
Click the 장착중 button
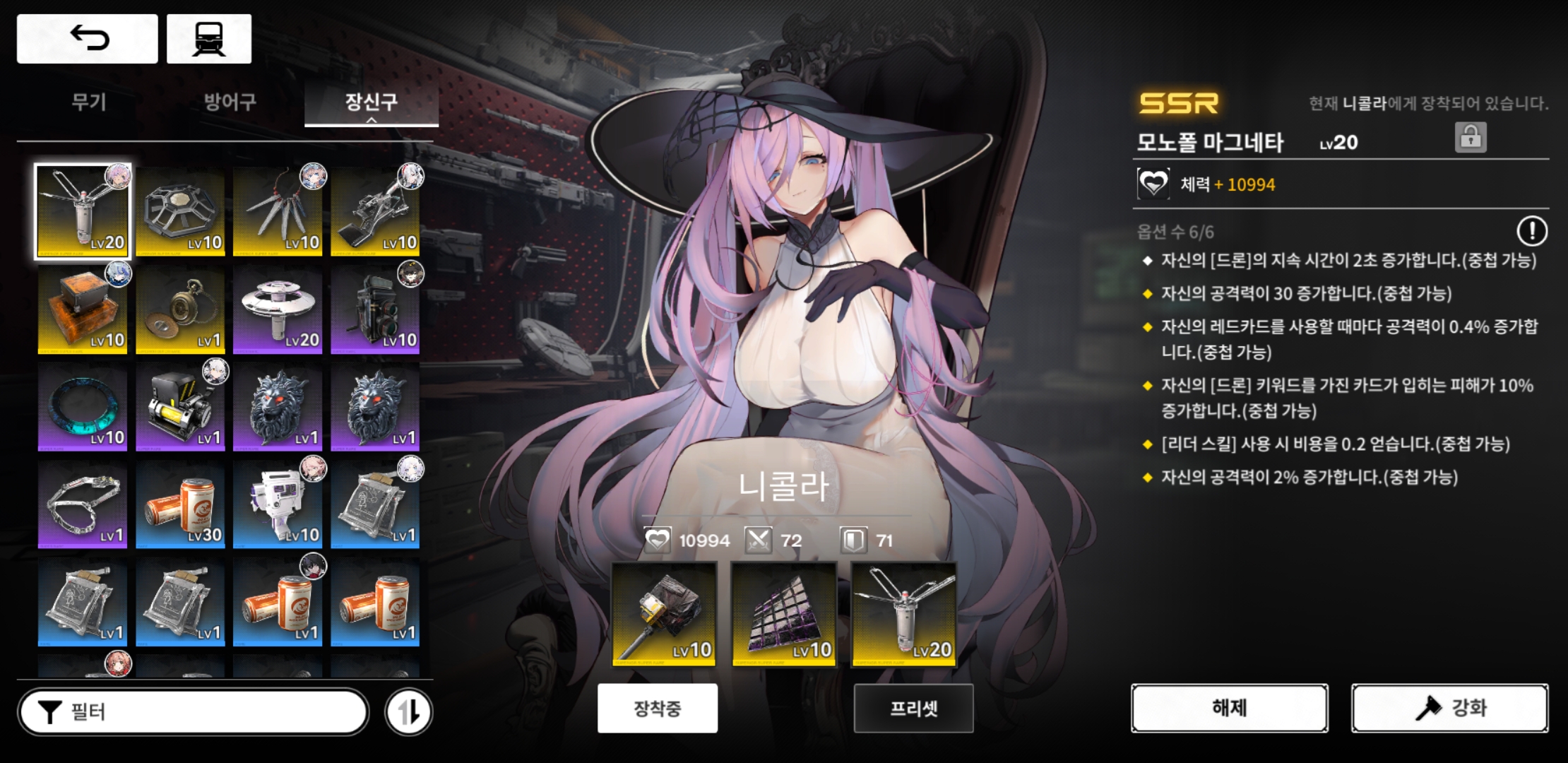pyautogui.click(x=658, y=708)
